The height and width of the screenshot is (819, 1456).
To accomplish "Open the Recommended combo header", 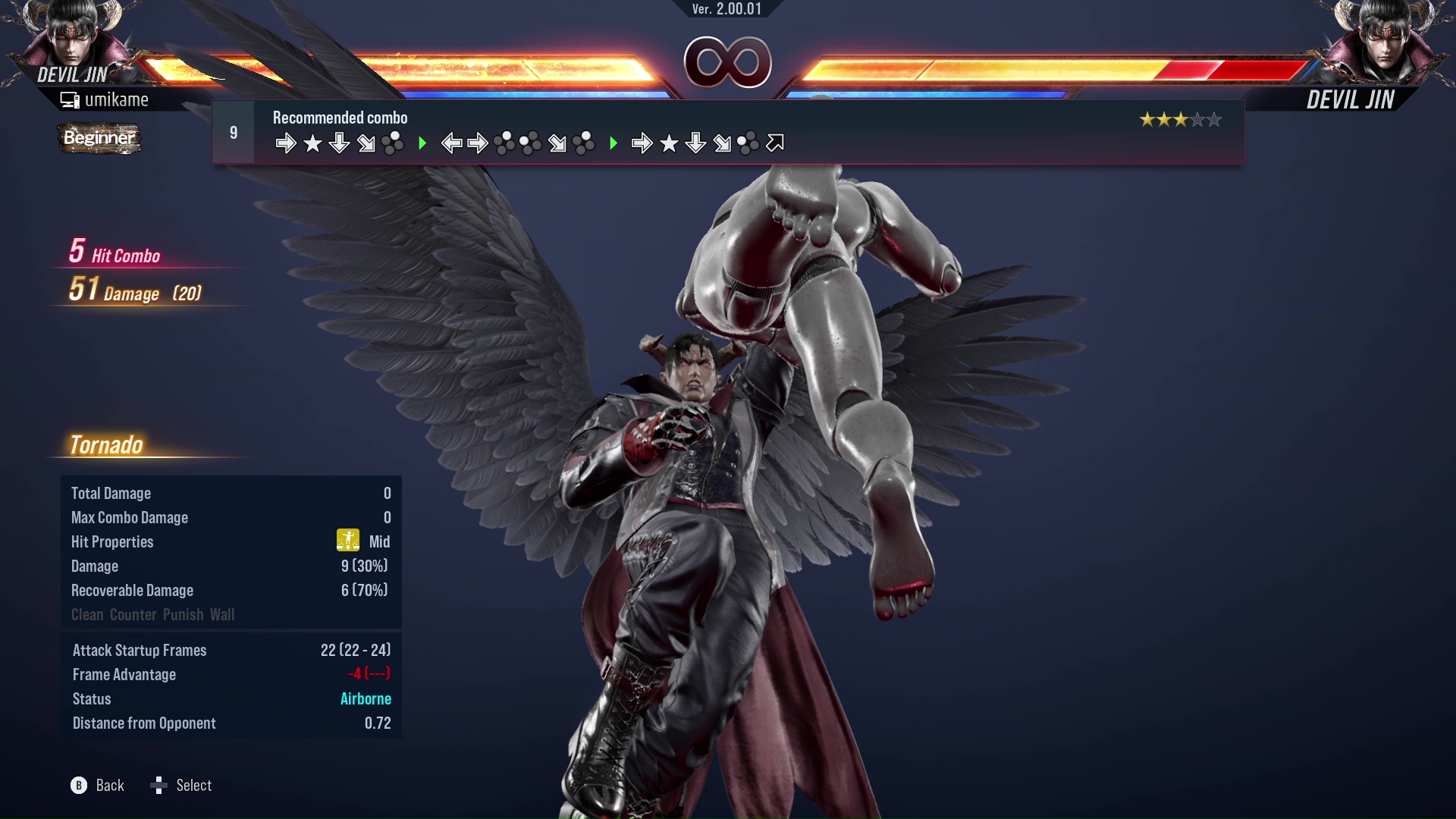I will [339, 118].
